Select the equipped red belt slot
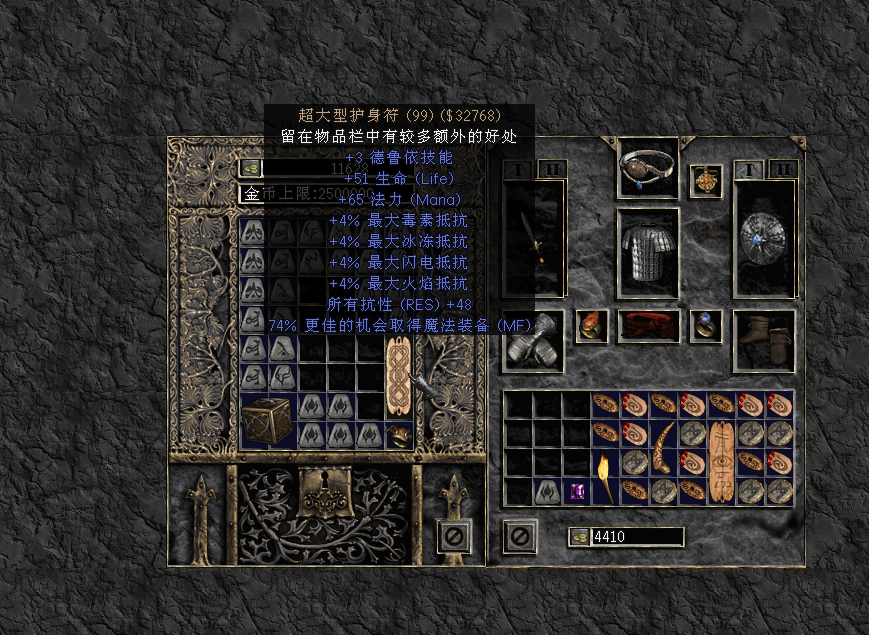This screenshot has height=635, width=869. [x=648, y=326]
